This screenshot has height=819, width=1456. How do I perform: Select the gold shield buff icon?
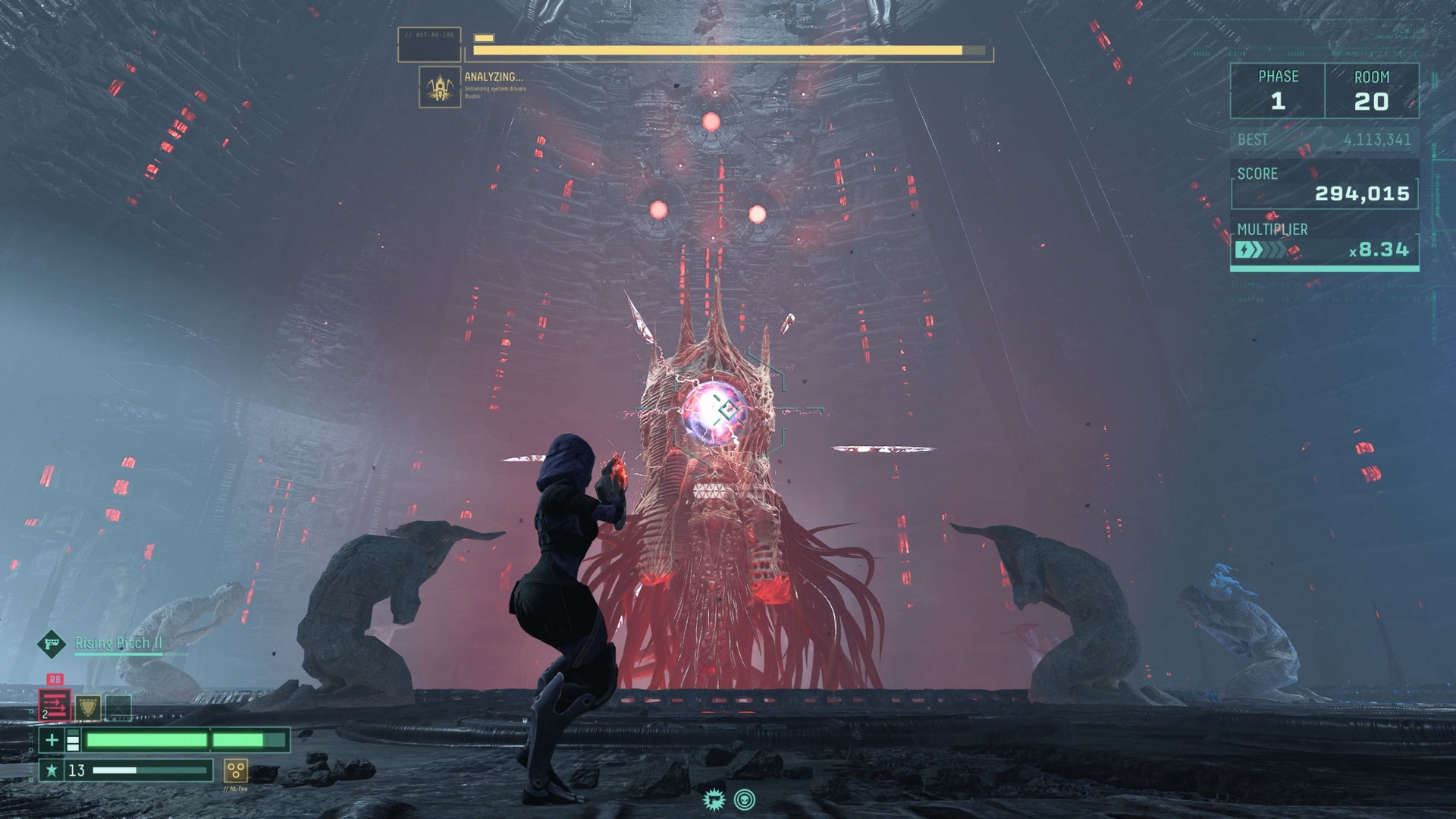pos(89,707)
